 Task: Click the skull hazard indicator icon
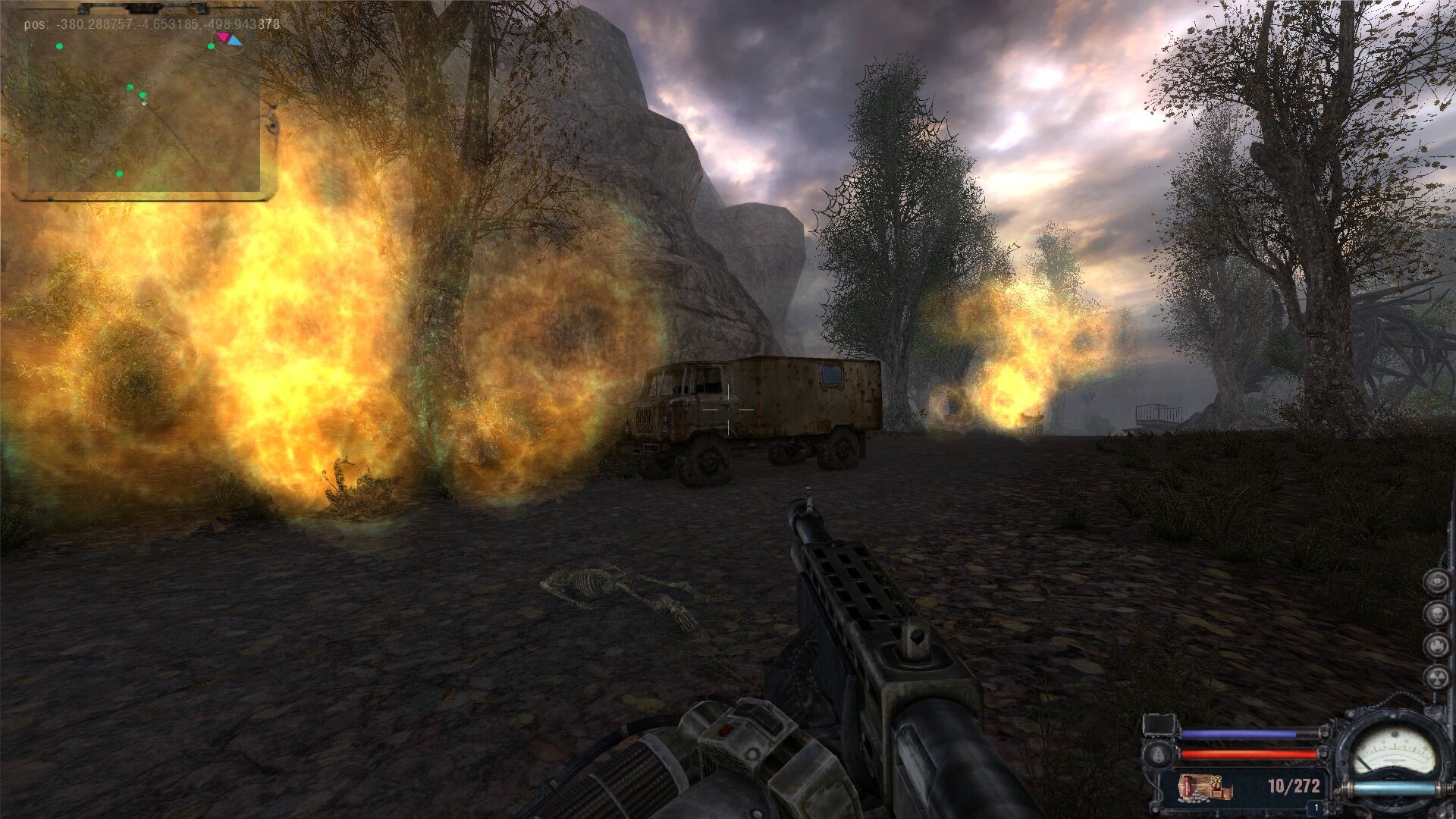(x=1436, y=613)
